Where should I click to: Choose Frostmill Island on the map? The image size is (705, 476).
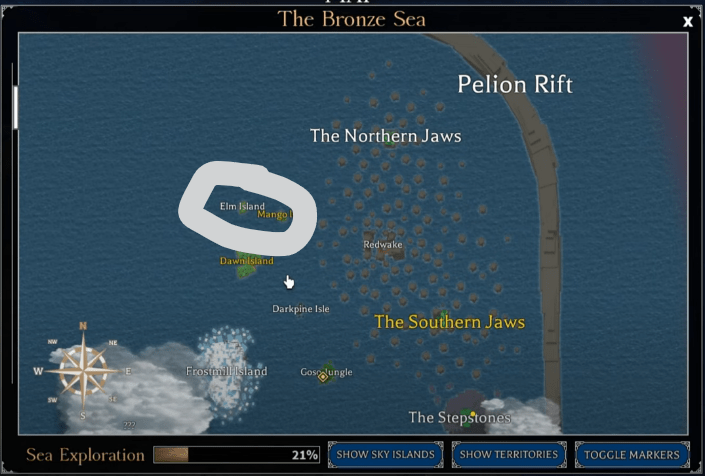[x=227, y=371]
